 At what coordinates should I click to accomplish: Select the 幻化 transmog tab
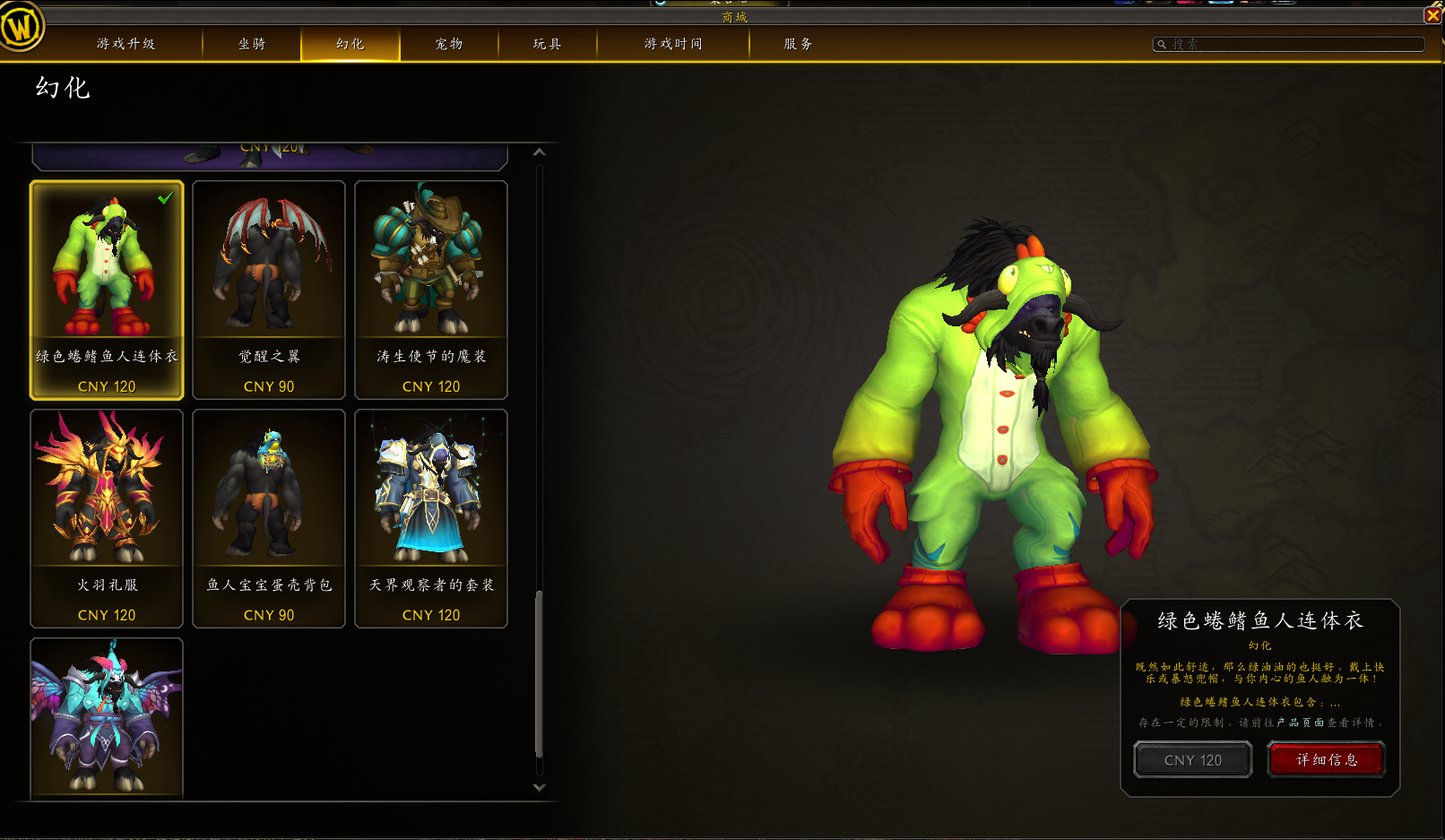350,44
